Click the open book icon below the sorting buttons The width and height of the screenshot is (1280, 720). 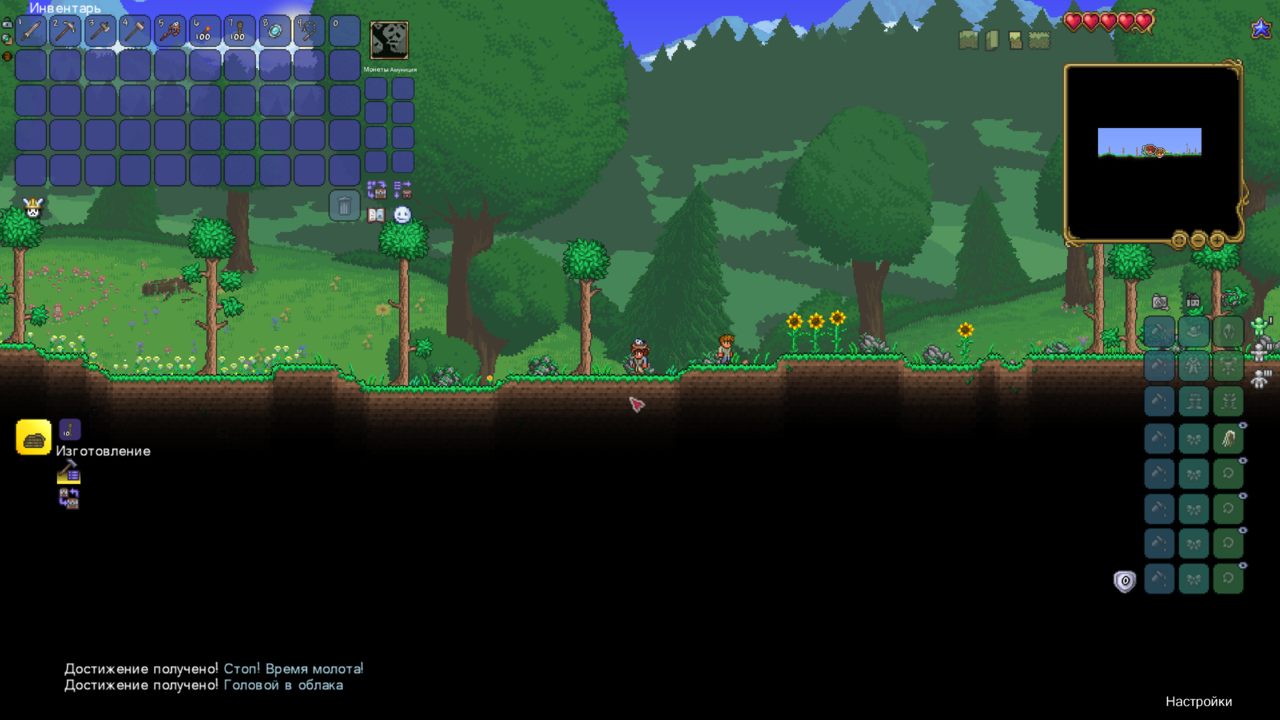pyautogui.click(x=376, y=215)
